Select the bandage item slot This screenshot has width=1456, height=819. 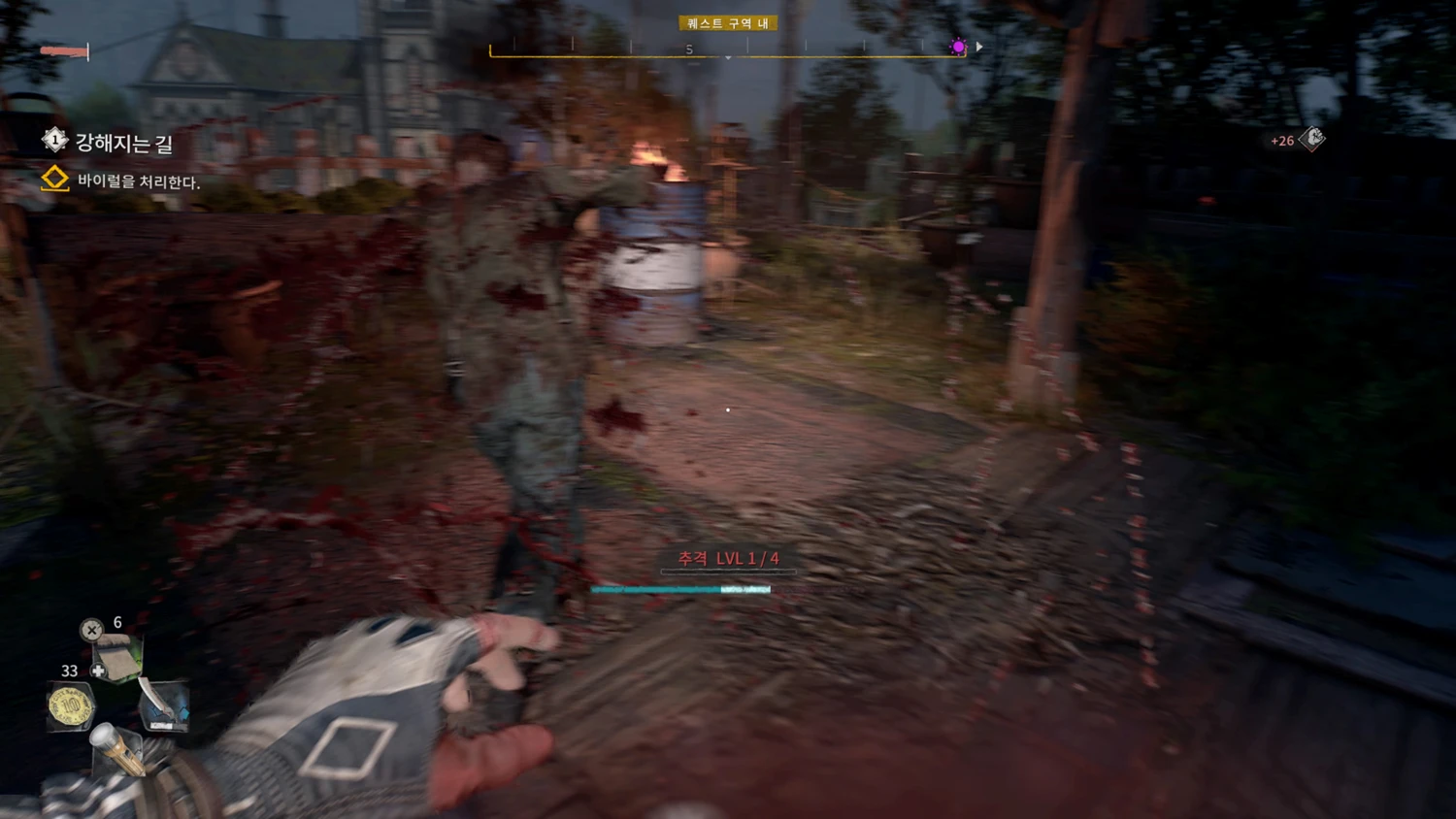pyautogui.click(x=119, y=659)
